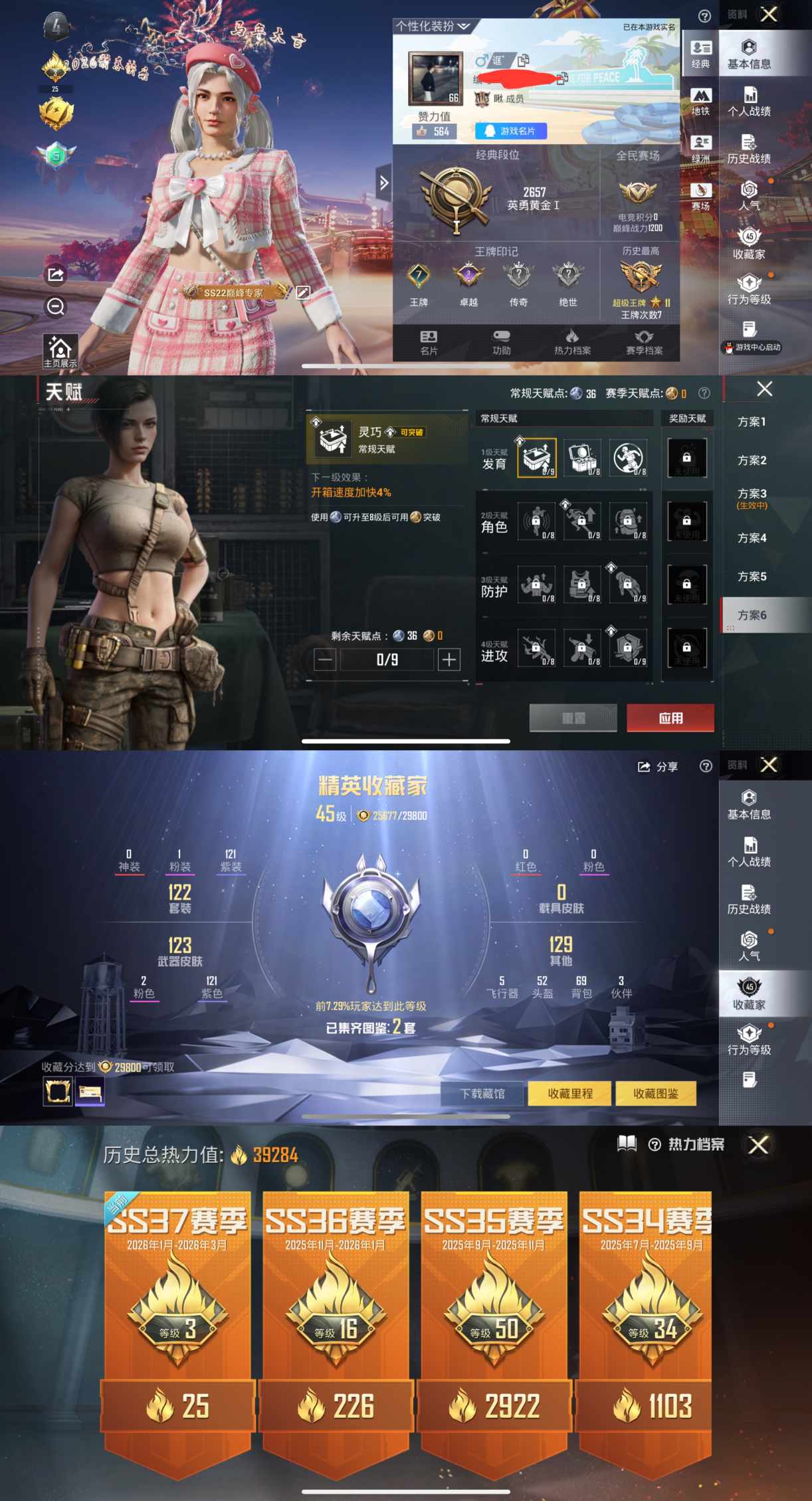Click the blue 游戏名片 button
The width and height of the screenshot is (812, 1501).
[510, 131]
